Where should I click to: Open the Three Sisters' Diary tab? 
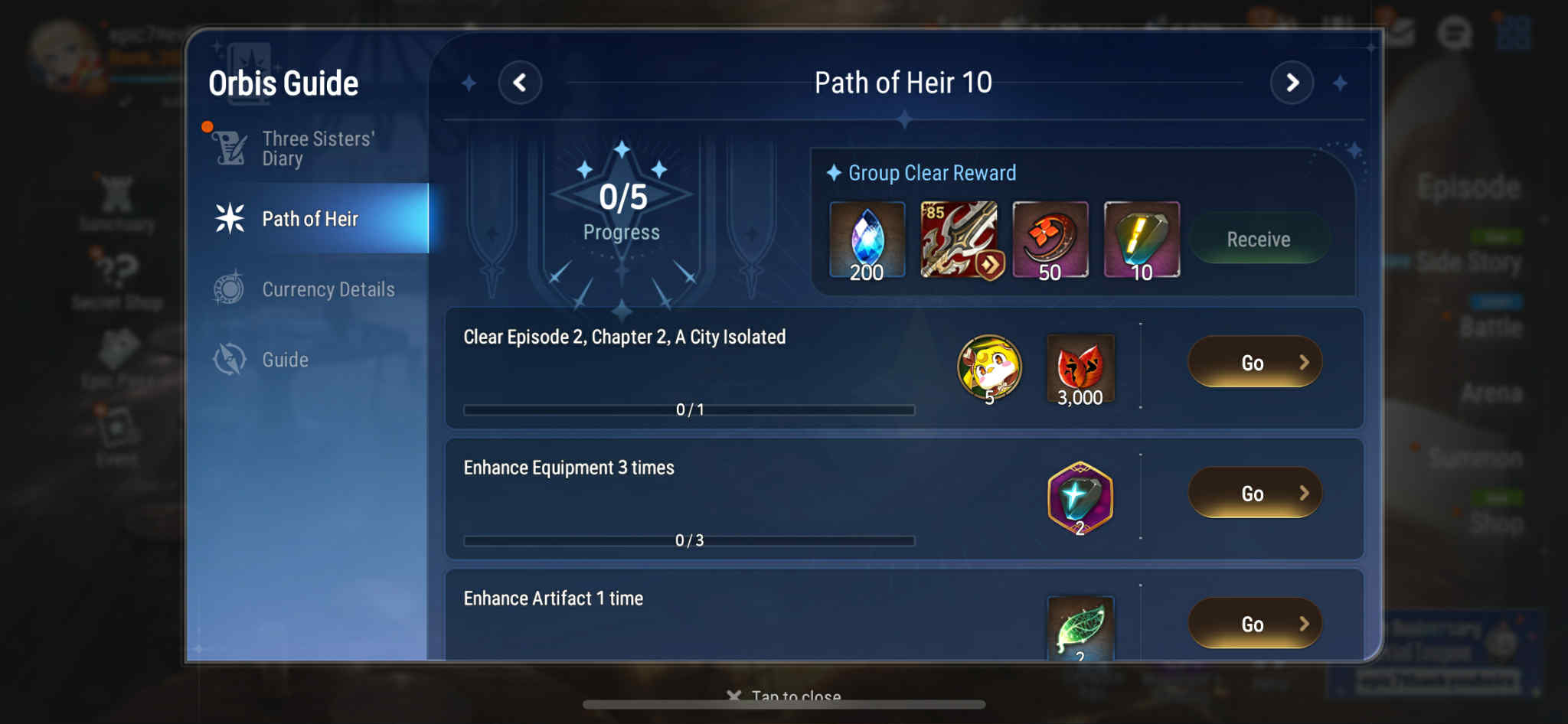(x=316, y=148)
